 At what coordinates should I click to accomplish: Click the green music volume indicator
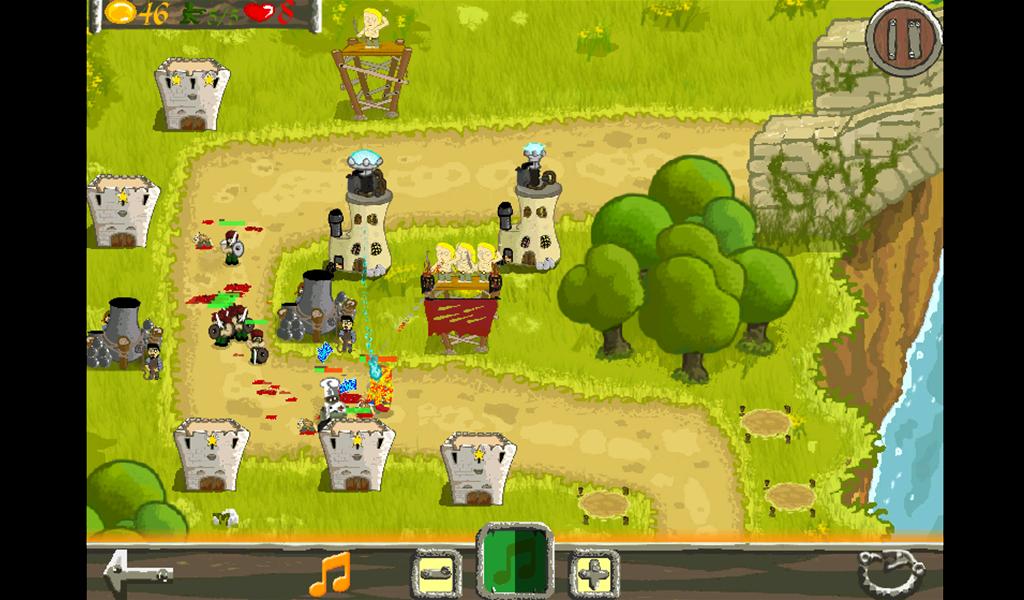(x=514, y=562)
